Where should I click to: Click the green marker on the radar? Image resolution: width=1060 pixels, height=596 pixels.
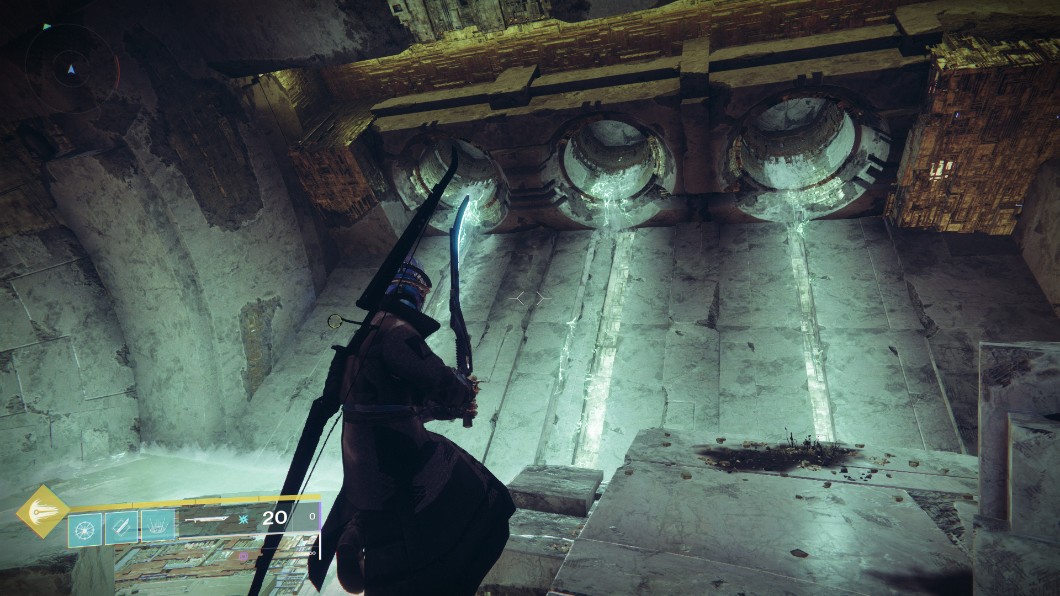(47, 26)
